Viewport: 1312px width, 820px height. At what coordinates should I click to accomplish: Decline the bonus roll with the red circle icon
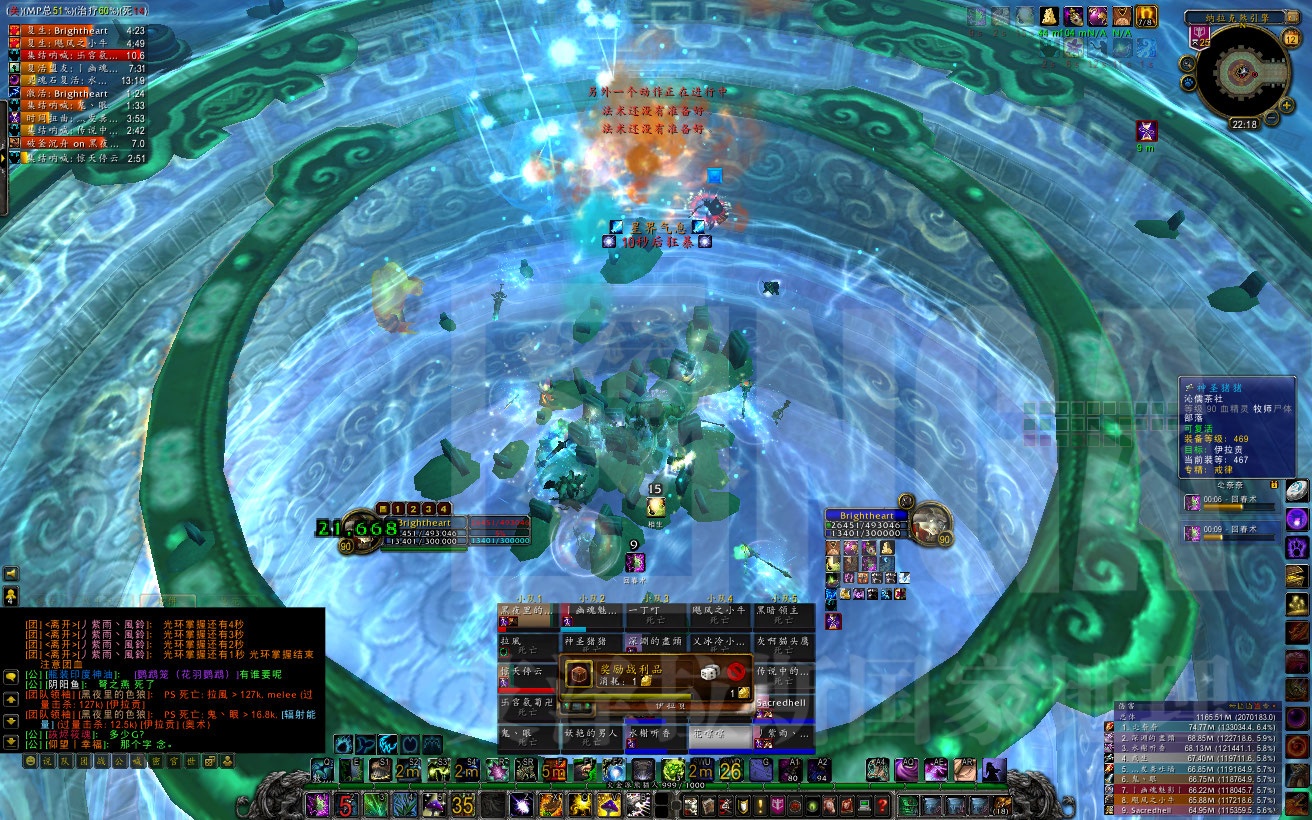[738, 672]
